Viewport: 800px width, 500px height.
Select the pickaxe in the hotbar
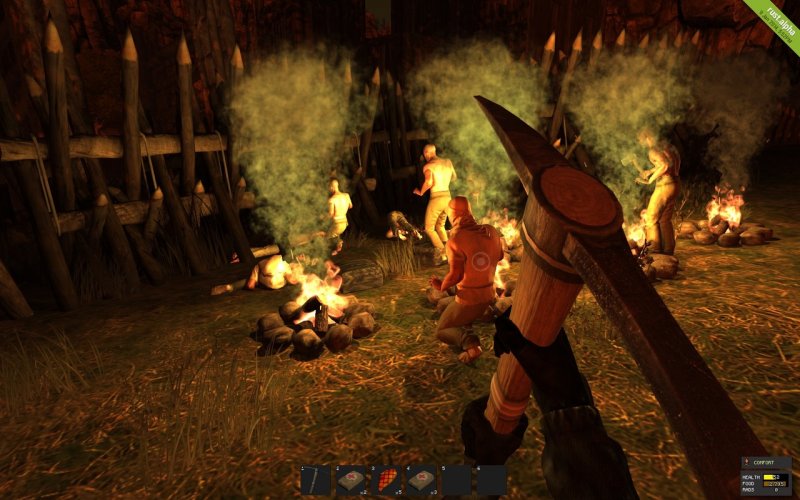[x=315, y=480]
